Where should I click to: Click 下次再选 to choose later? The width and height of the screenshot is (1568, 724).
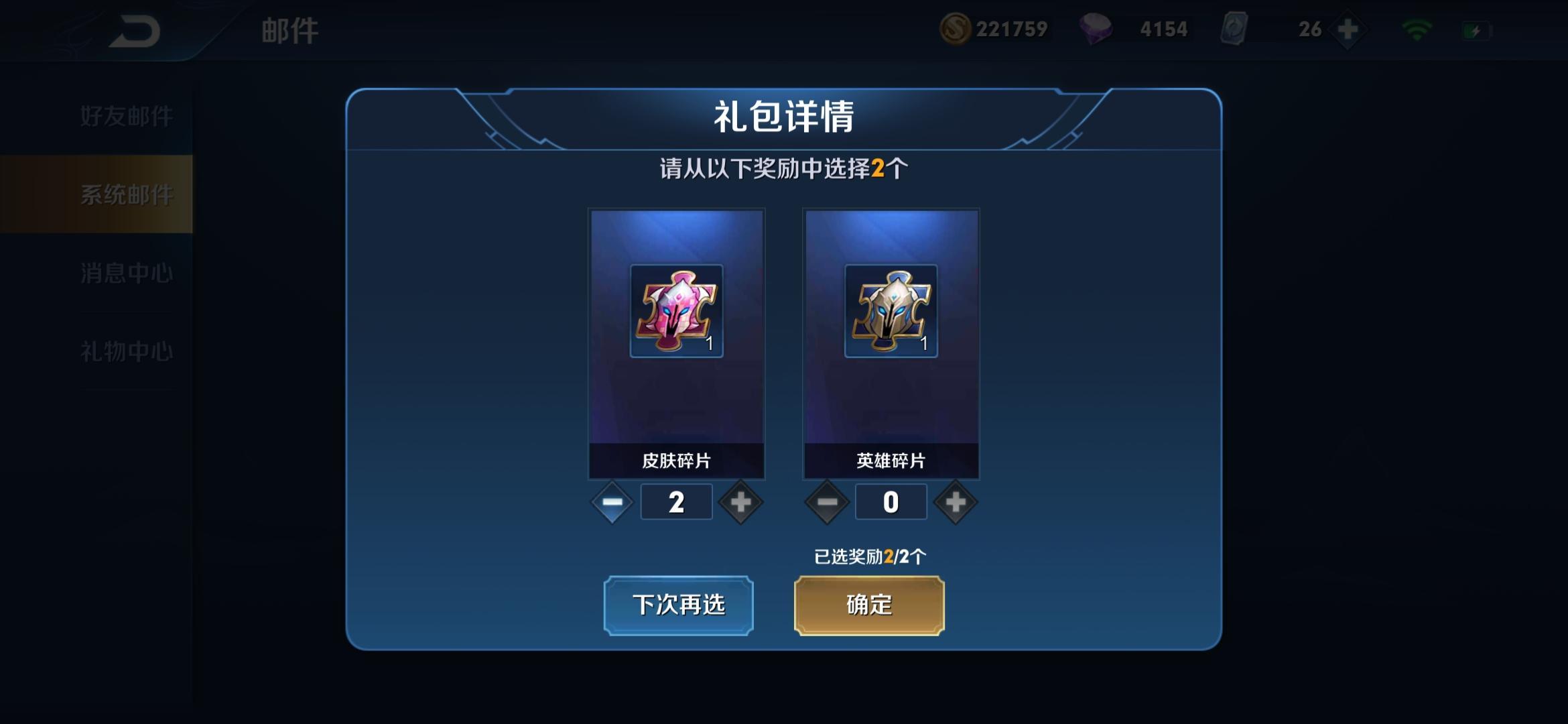678,604
